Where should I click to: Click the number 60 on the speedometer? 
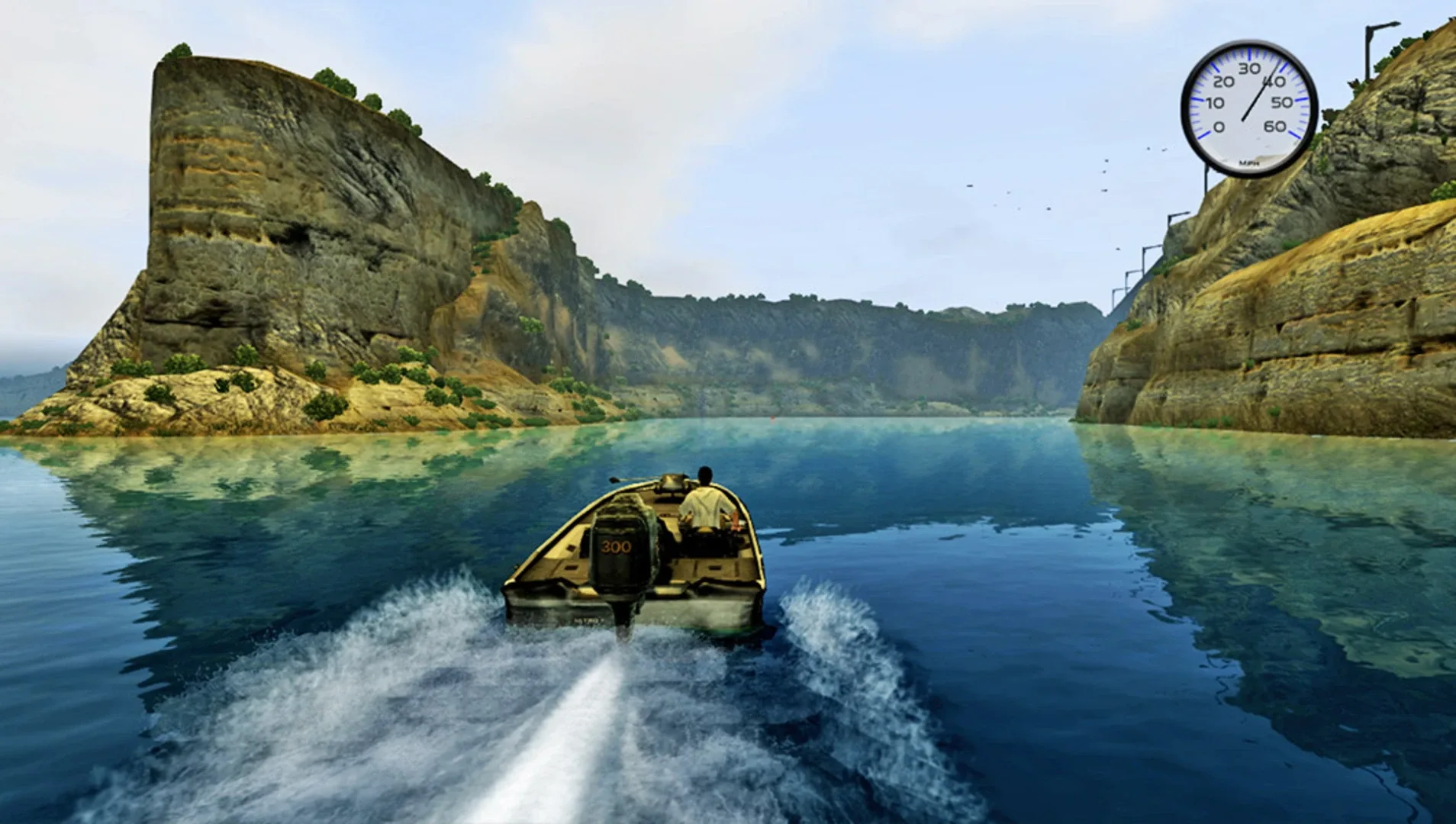1274,127
